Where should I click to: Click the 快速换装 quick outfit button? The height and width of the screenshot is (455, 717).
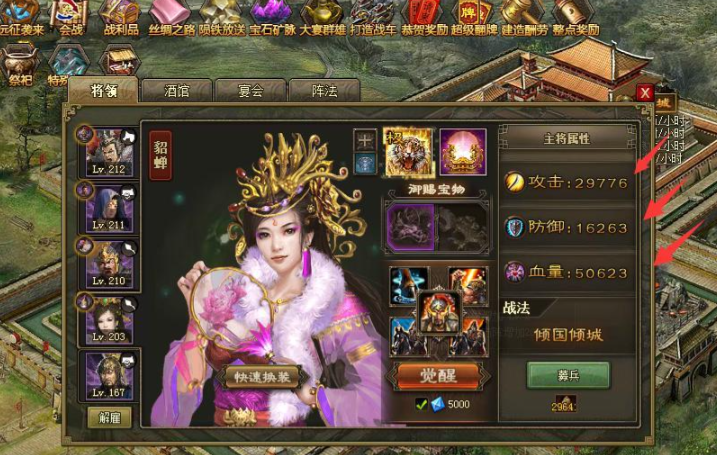pyautogui.click(x=263, y=377)
